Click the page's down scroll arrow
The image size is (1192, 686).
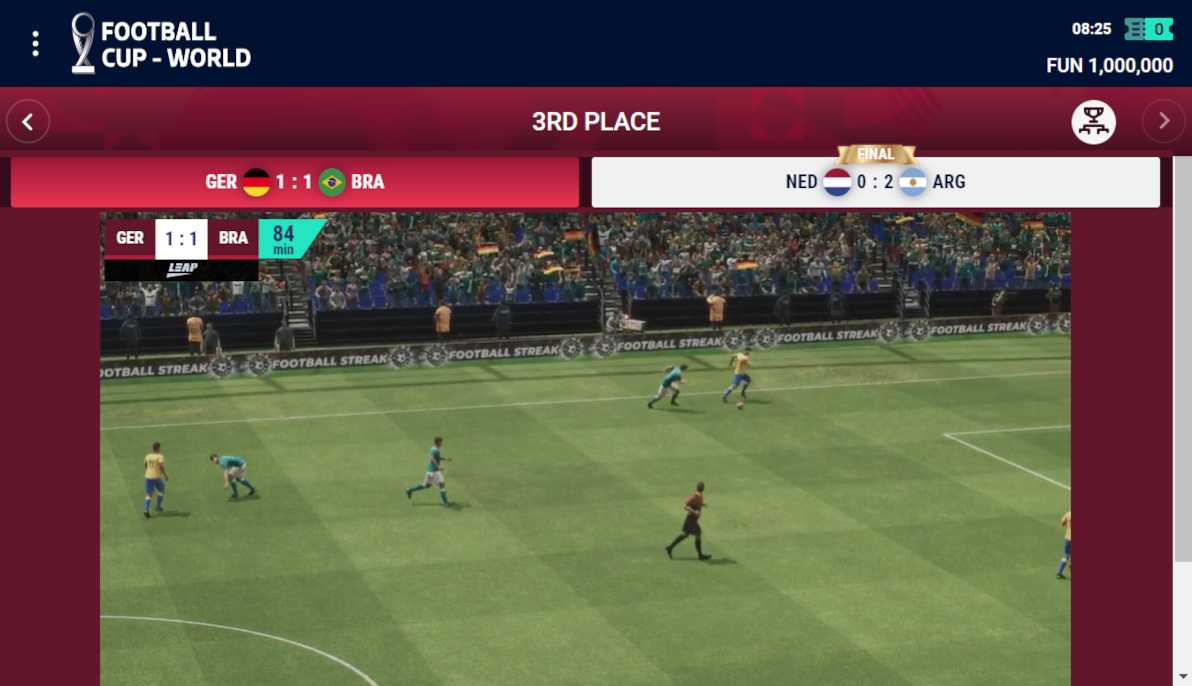[x=1182, y=677]
